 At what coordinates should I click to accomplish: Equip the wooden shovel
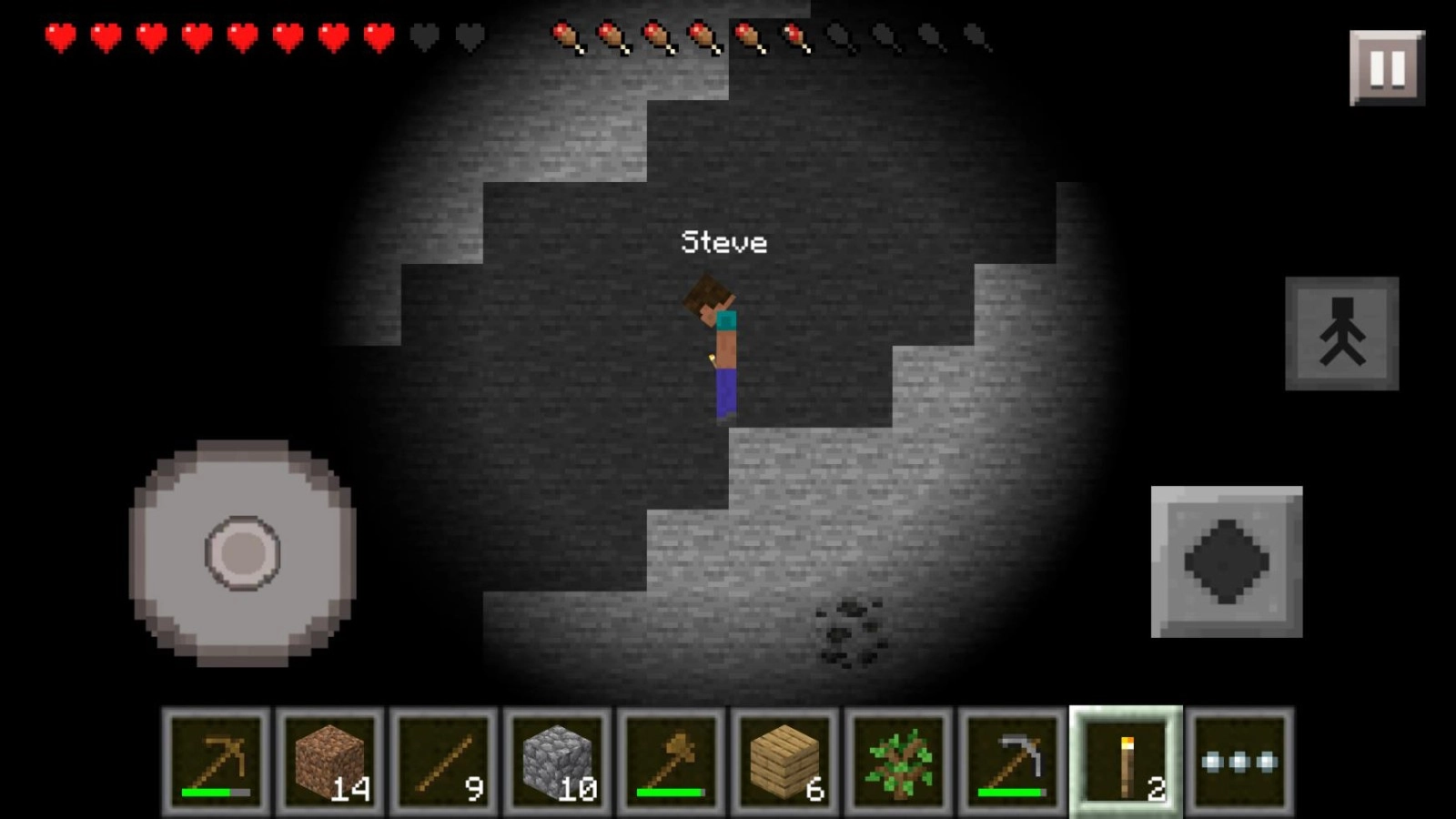(x=672, y=762)
